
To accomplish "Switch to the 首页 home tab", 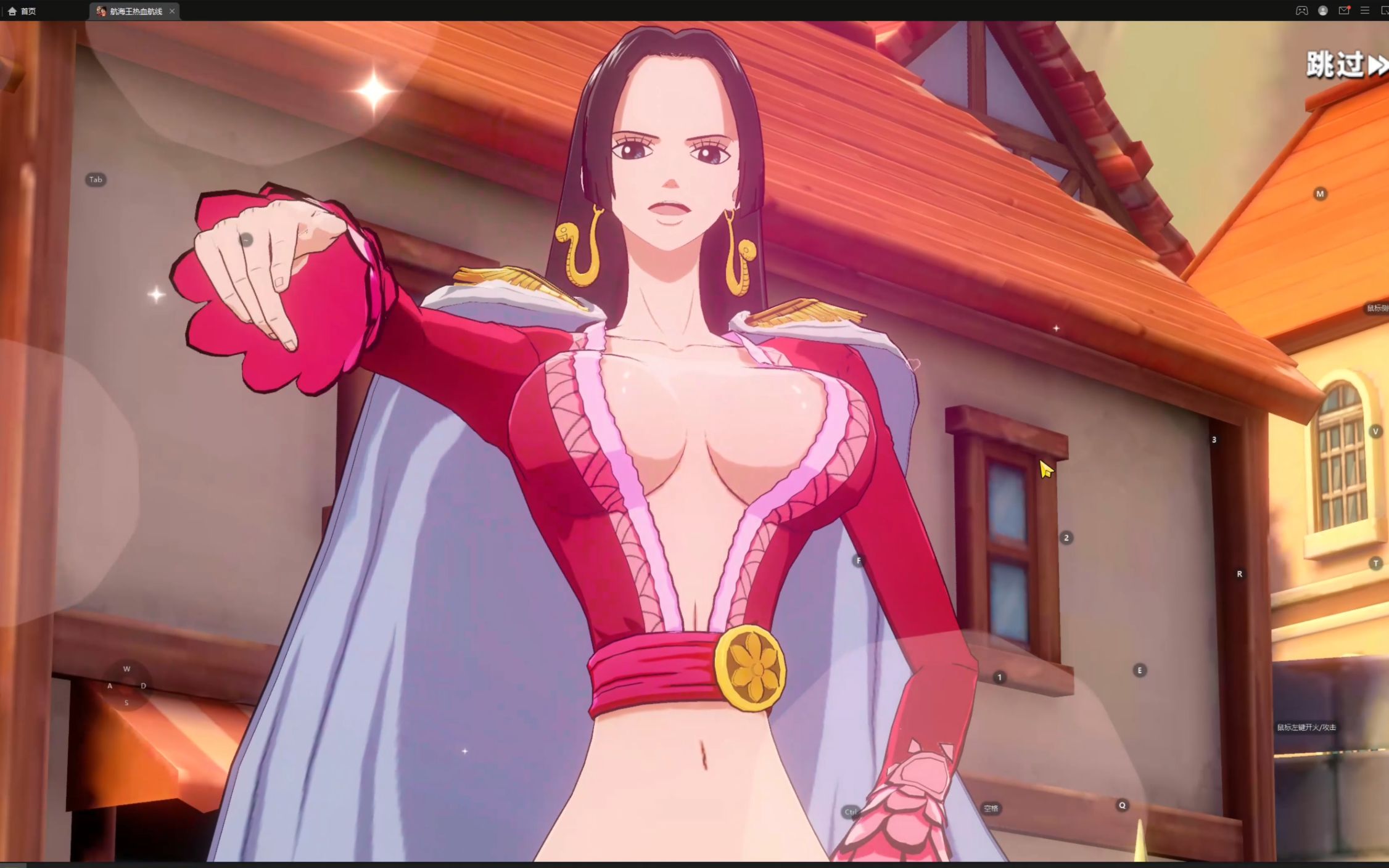I will (x=28, y=10).
